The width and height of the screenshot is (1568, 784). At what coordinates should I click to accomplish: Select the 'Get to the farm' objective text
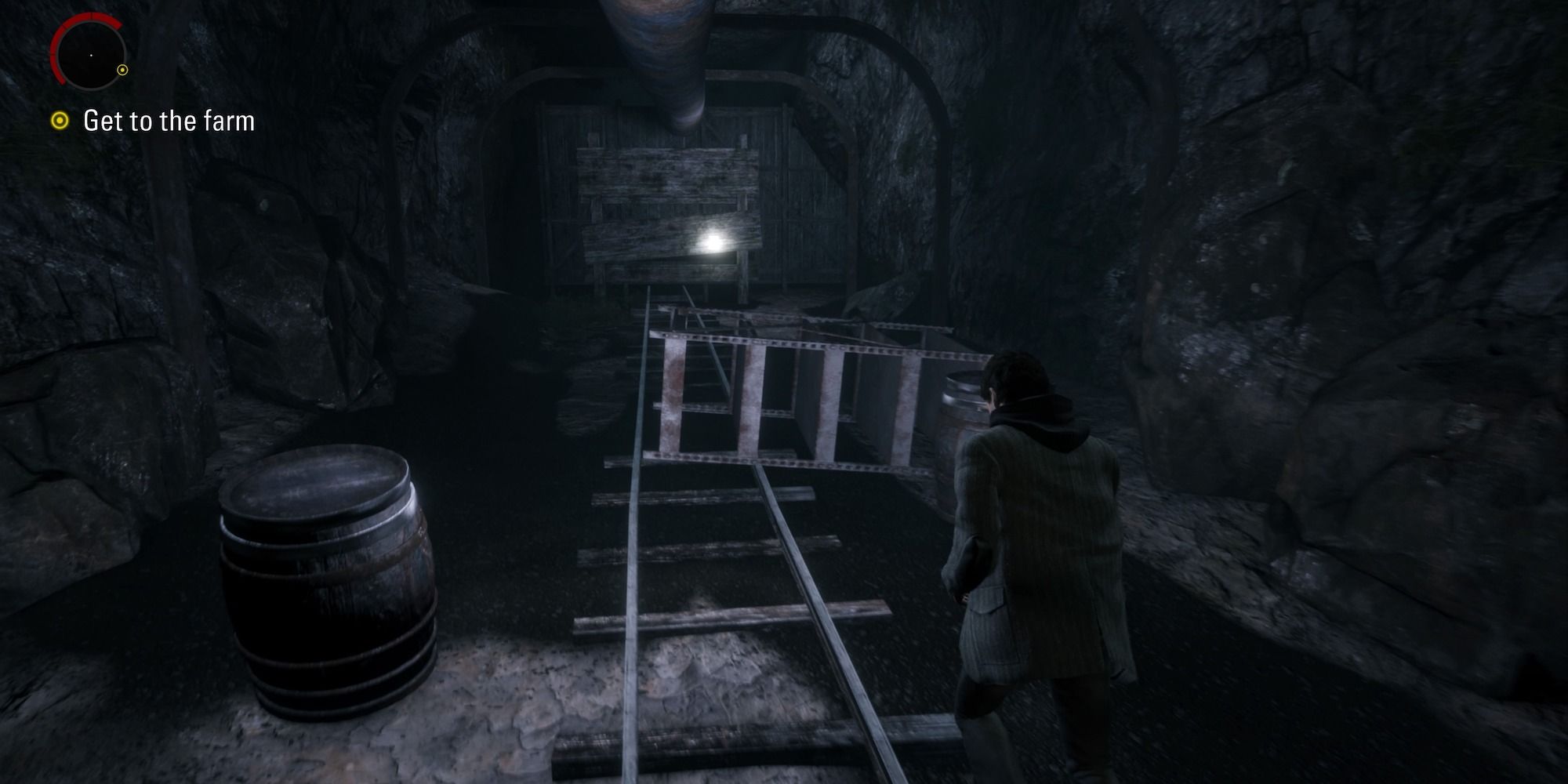pos(170,122)
